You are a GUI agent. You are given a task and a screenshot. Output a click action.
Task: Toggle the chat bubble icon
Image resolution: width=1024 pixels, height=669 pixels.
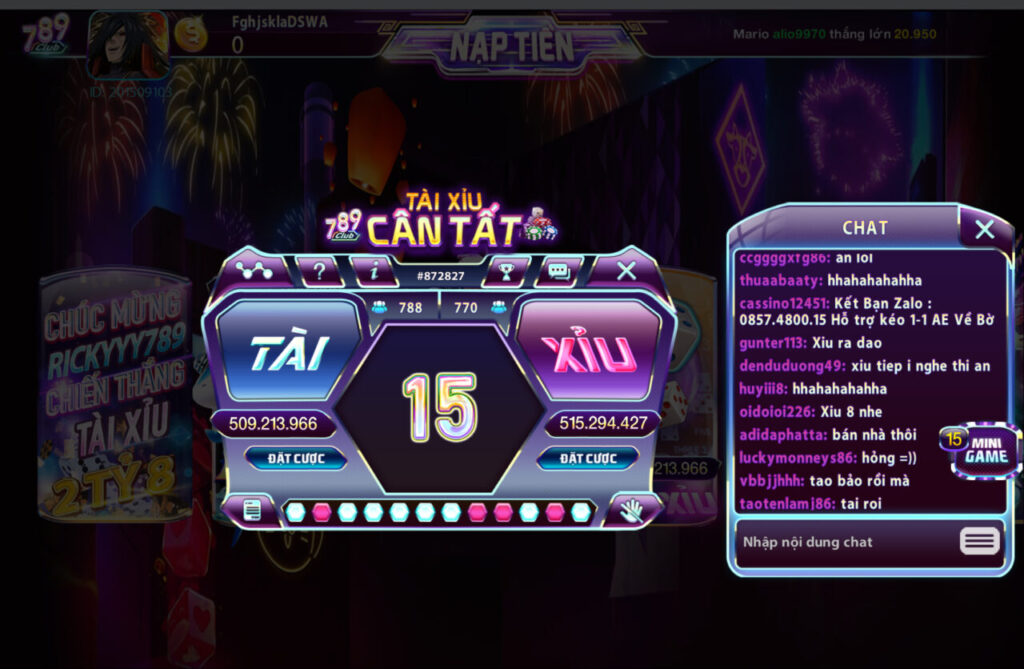[558, 270]
